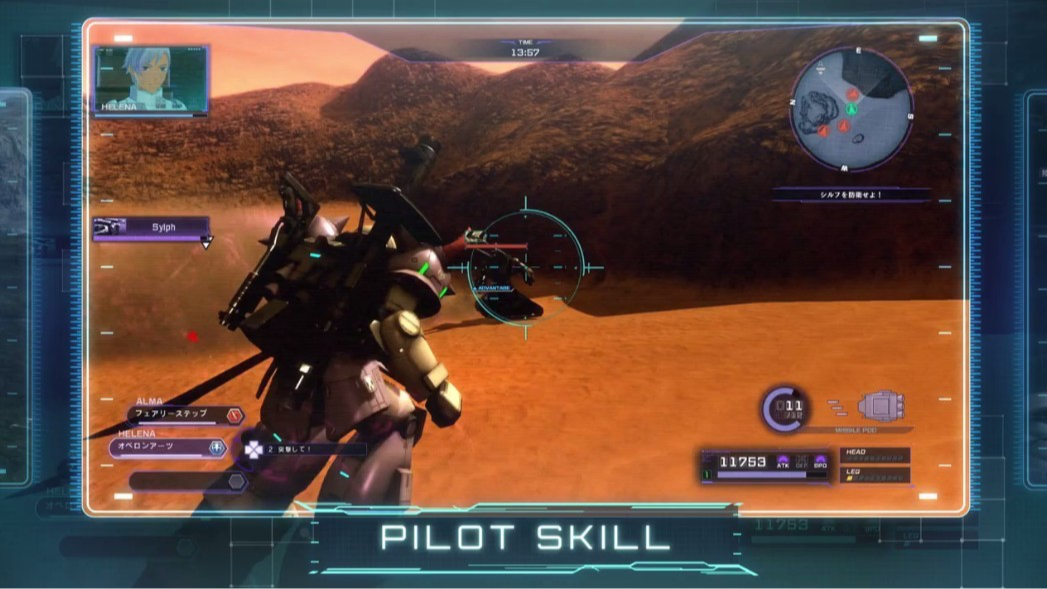The height and width of the screenshot is (589, 1047).
Task: Click the SPD buff indicator
Action: click(x=820, y=462)
